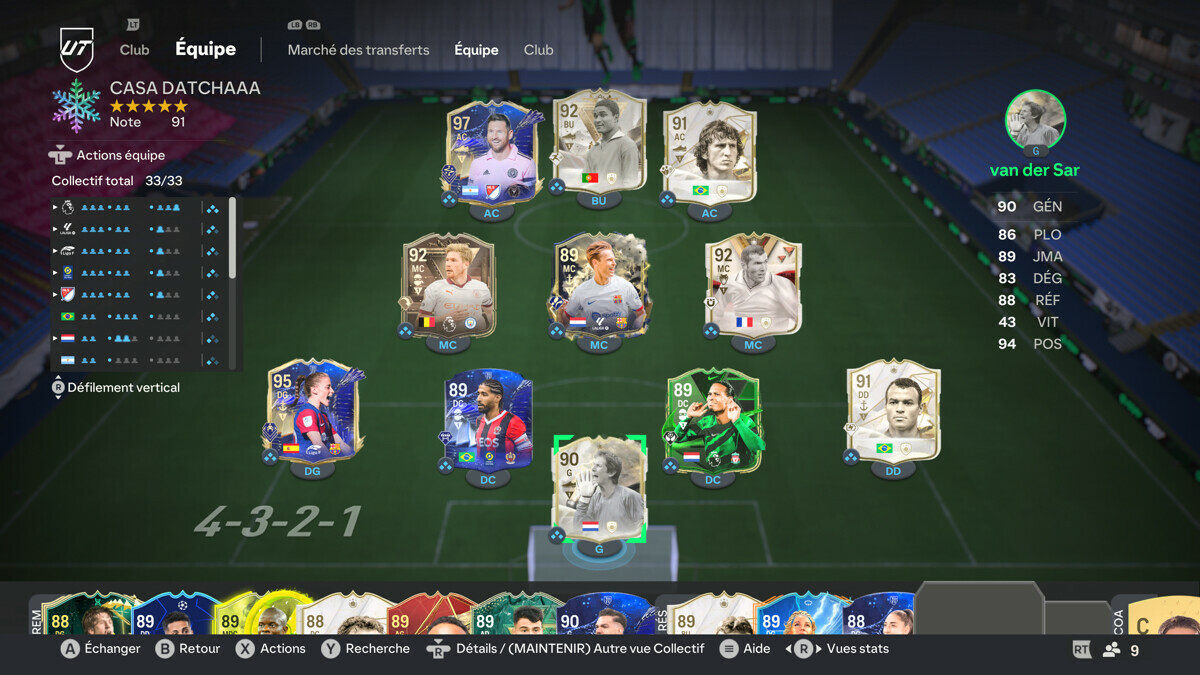Screen dimensions: 1200x675
Task: Pick the 92-rated Belgian MC card
Action: (x=447, y=285)
